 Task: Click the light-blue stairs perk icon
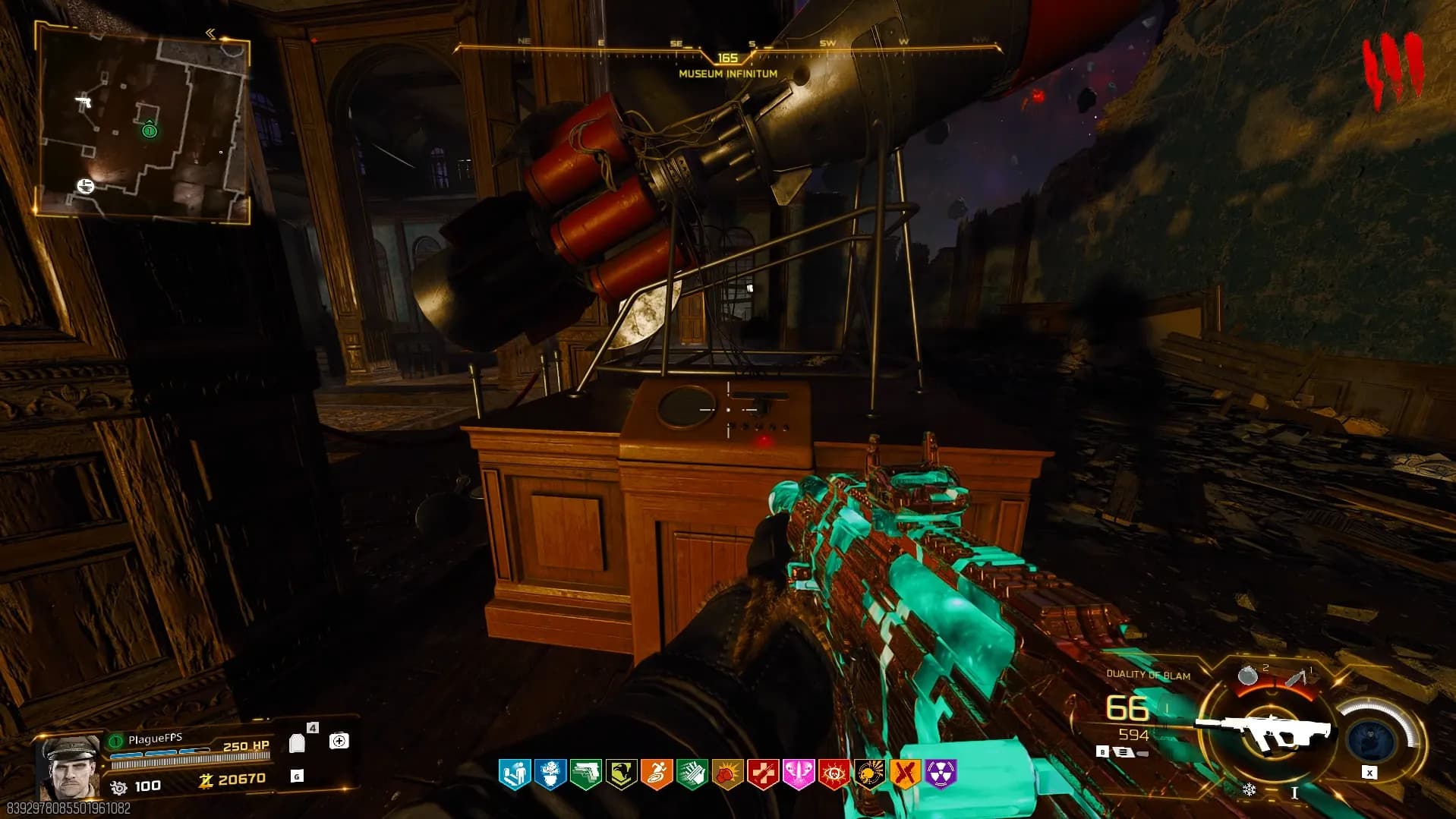pyautogui.click(x=514, y=773)
